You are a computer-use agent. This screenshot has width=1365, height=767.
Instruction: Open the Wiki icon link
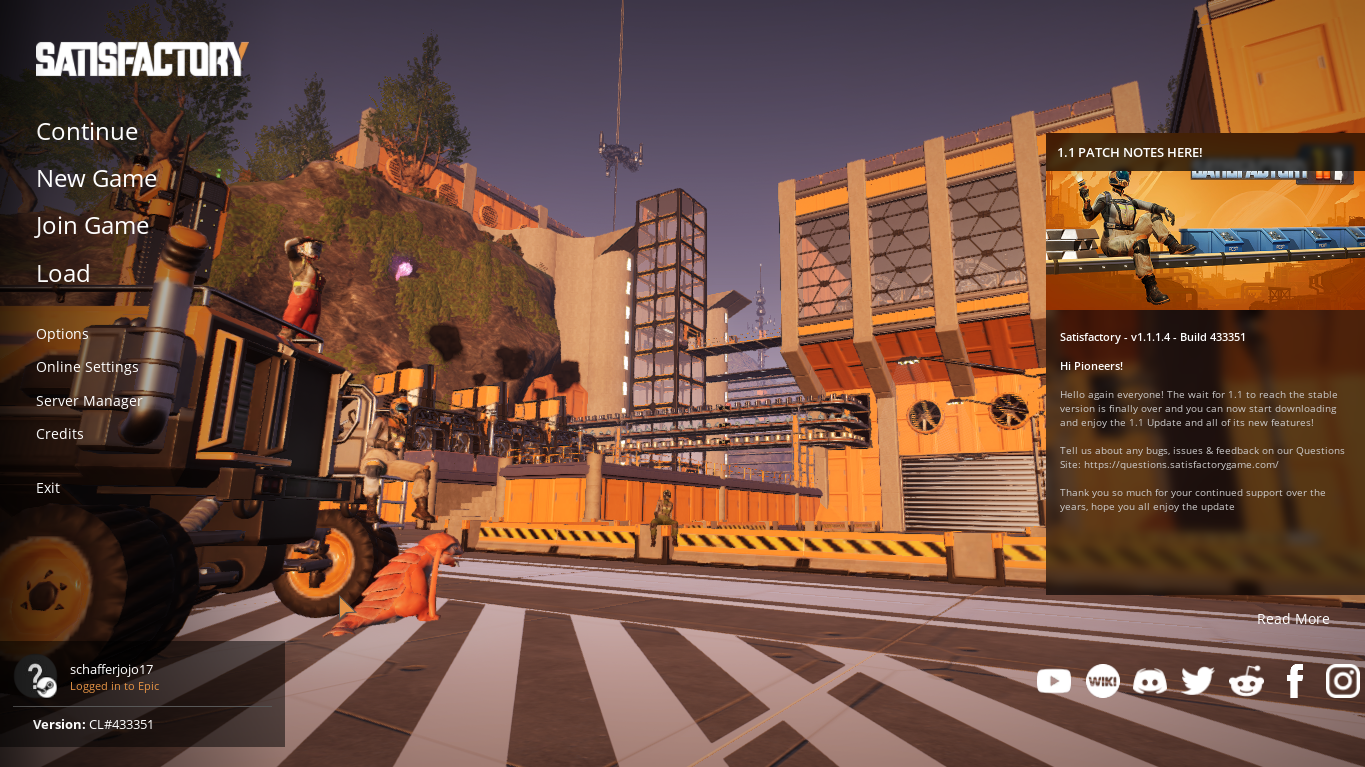pyautogui.click(x=1102, y=681)
